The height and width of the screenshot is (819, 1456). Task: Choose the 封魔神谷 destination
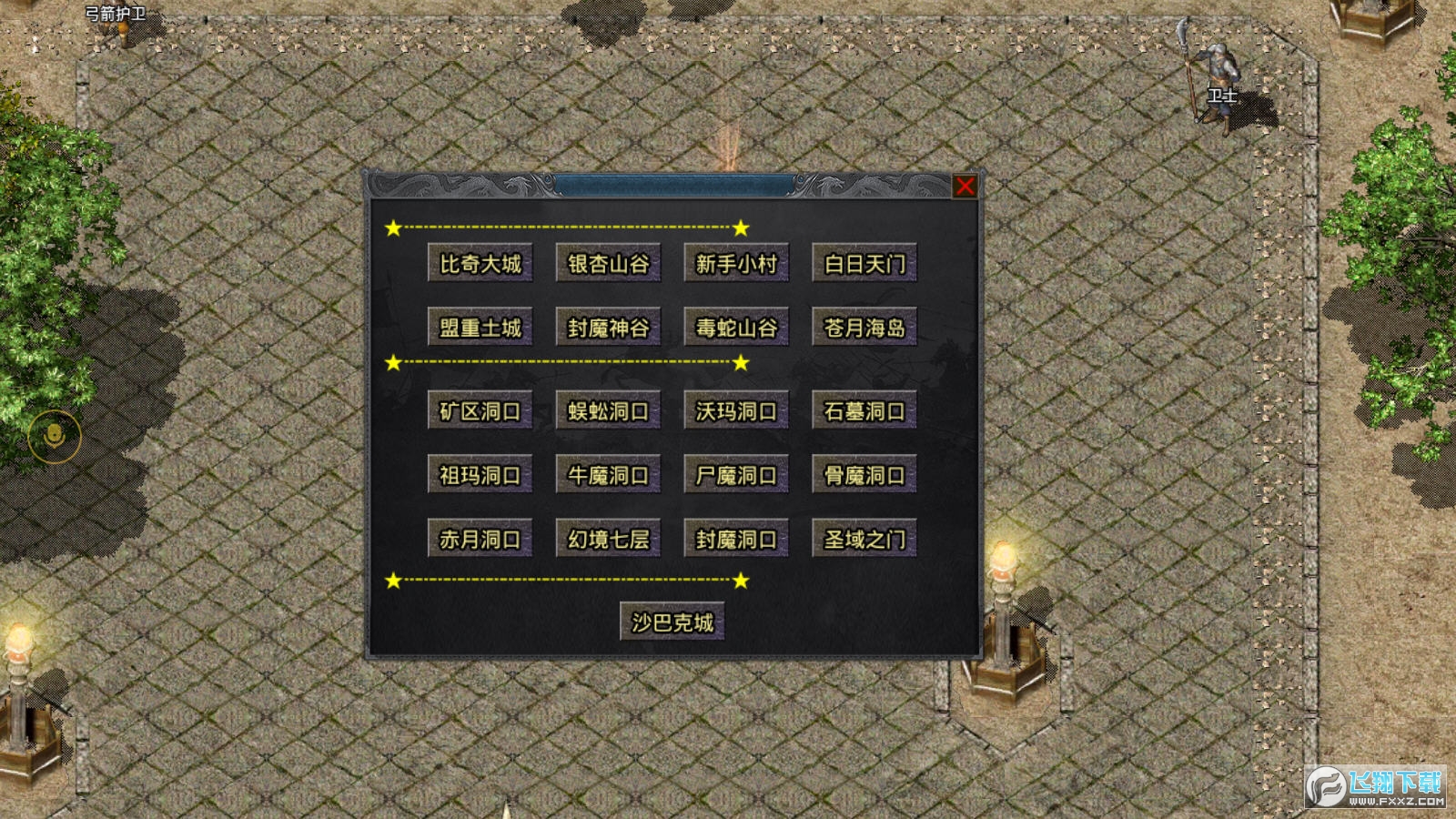click(x=608, y=328)
